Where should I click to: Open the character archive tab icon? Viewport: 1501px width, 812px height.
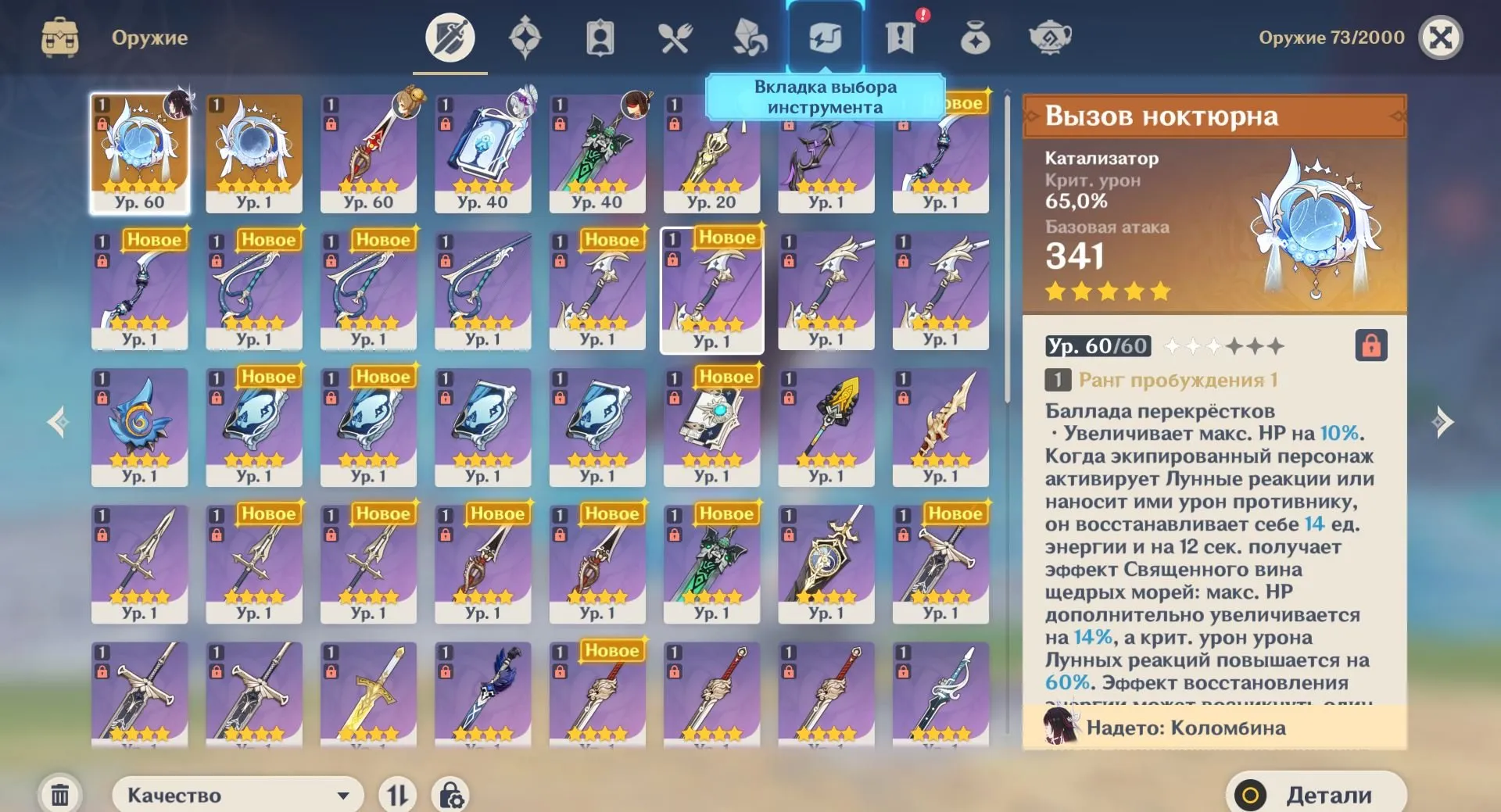coord(598,35)
